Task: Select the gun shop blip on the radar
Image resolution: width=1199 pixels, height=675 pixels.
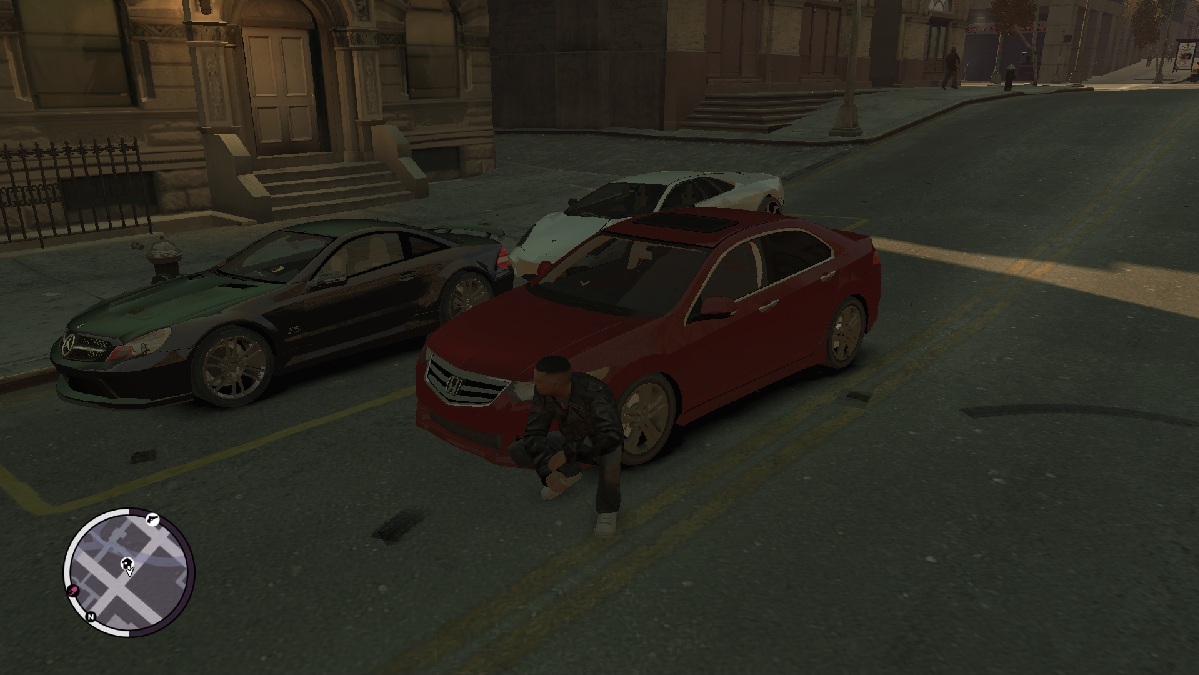Action: 151,519
